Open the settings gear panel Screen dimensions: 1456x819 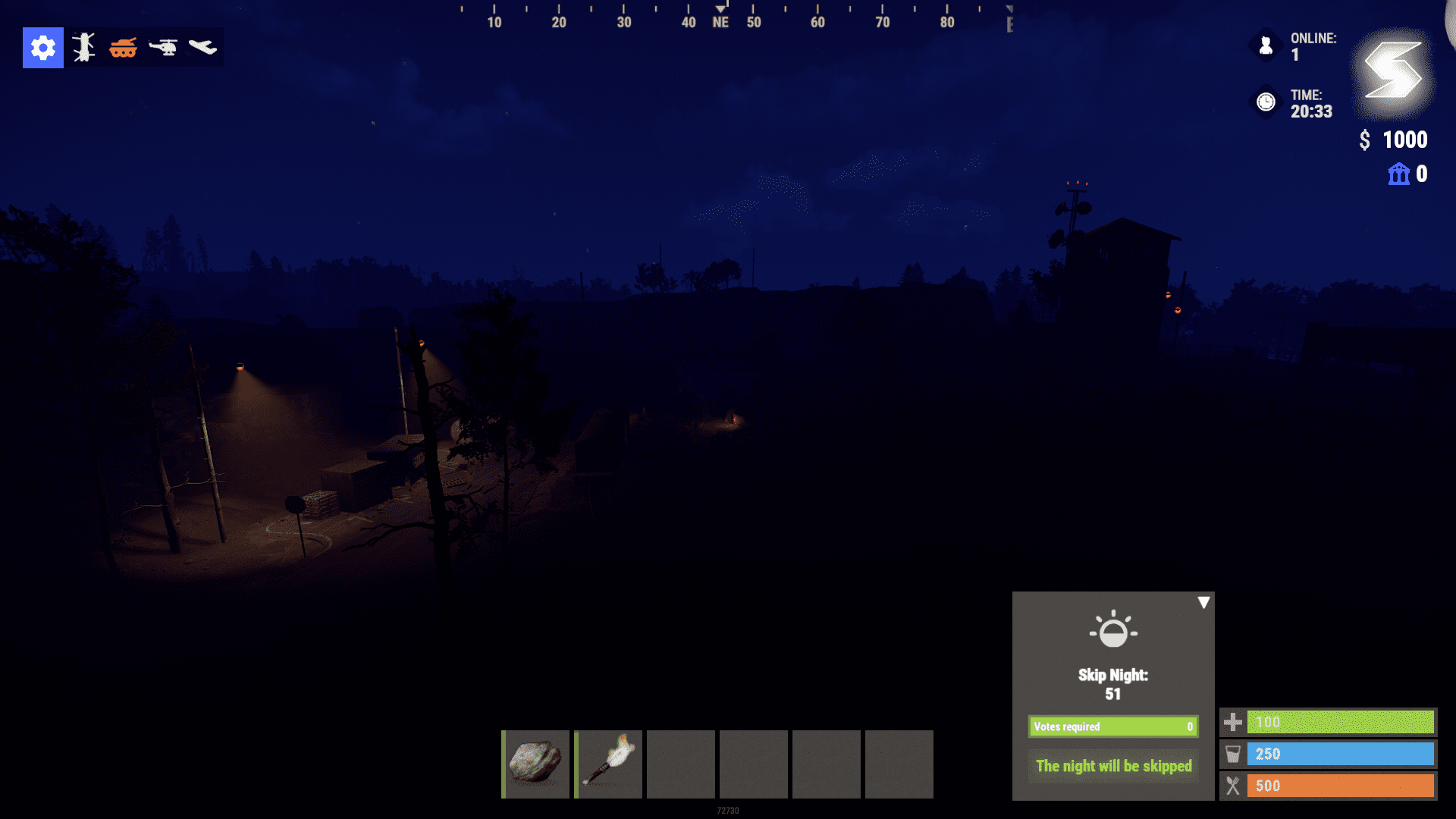click(x=42, y=48)
